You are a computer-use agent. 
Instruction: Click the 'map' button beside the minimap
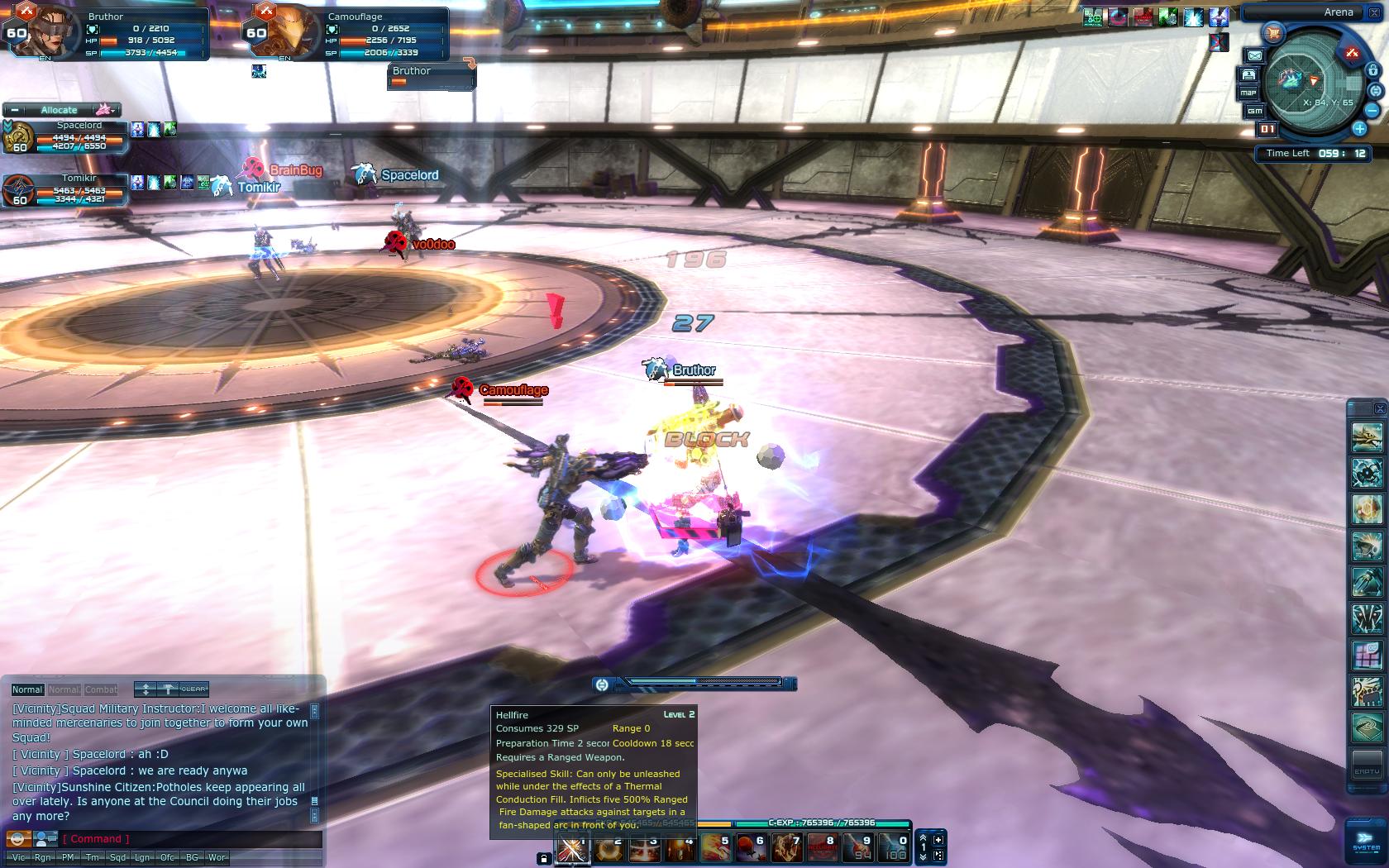[x=1248, y=93]
